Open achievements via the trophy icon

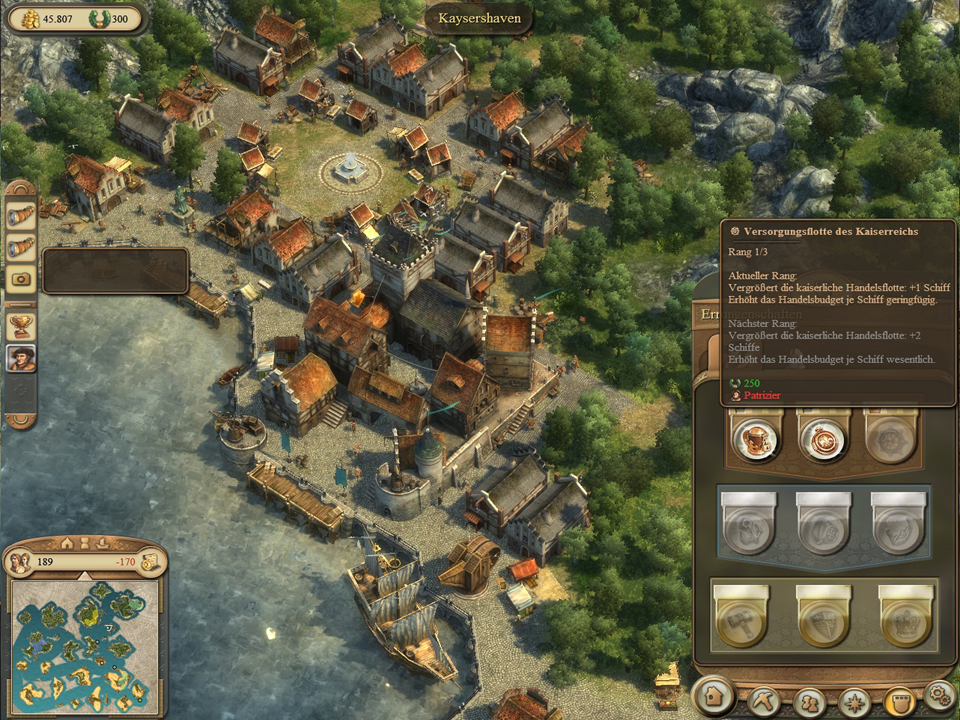[21, 324]
